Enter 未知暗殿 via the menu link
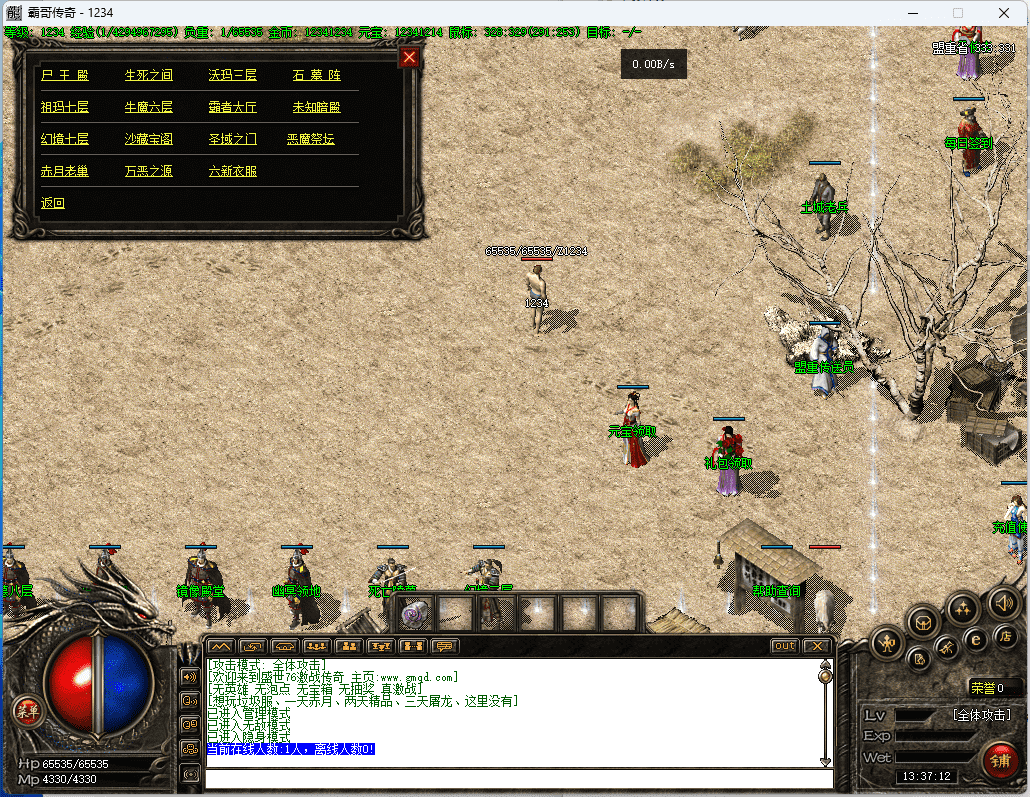 (316, 107)
